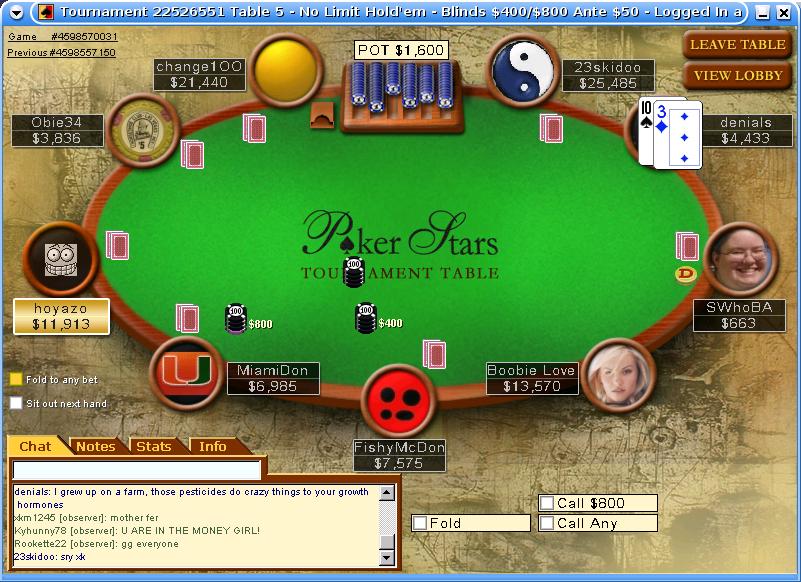Open the Stats tab
The image size is (801, 582).
tap(154, 446)
